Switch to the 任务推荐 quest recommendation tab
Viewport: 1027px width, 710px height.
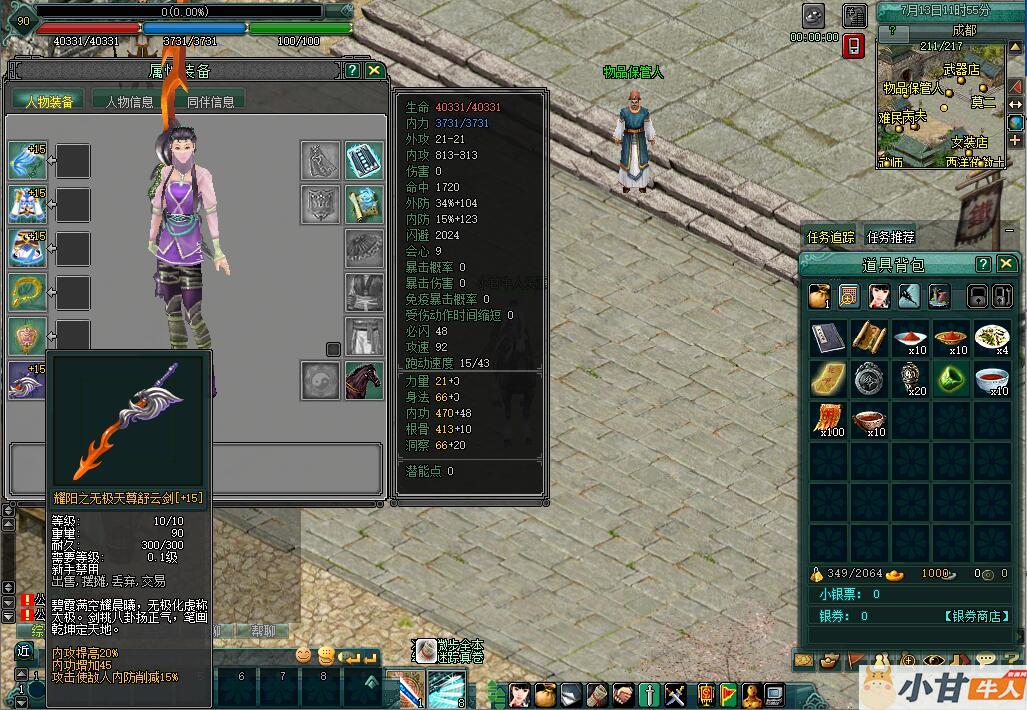tap(890, 237)
